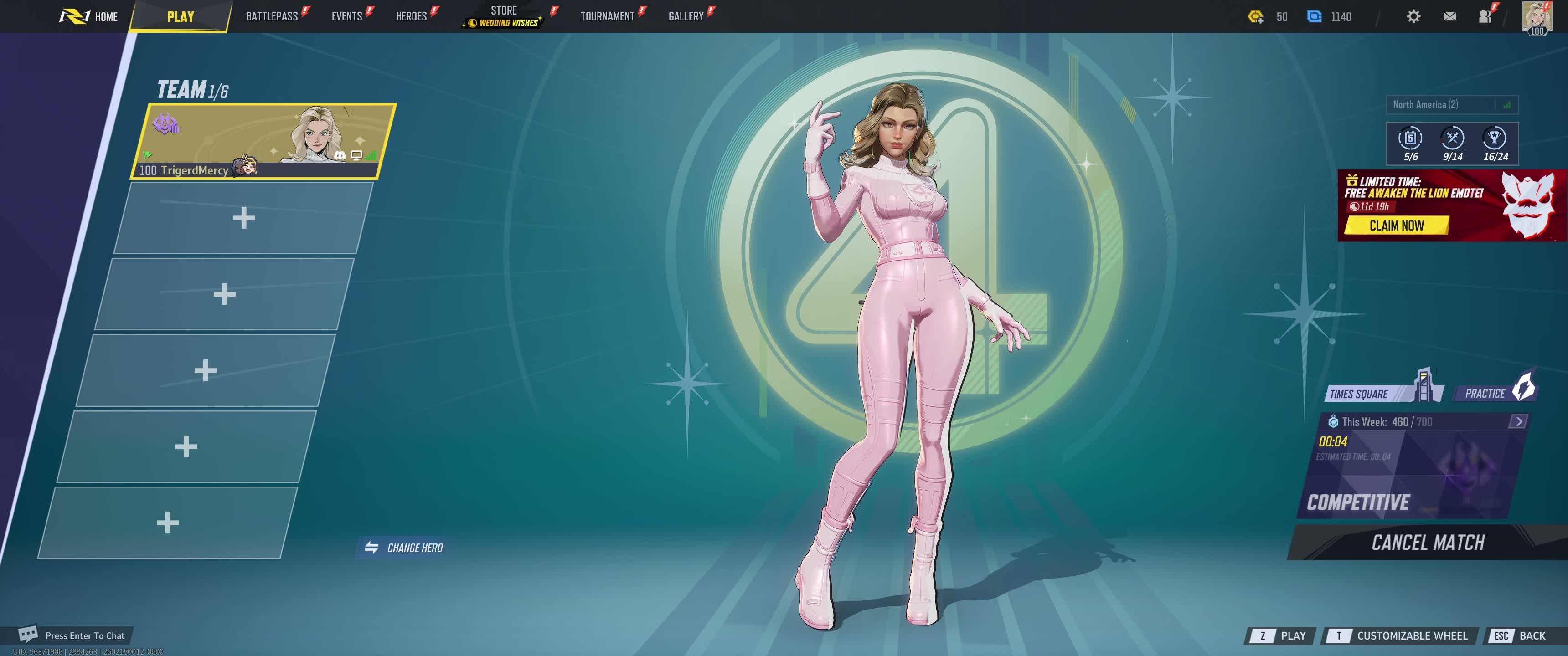Screen dimensions: 1568x656
Task: Switch to the Tournament tab
Action: [607, 16]
